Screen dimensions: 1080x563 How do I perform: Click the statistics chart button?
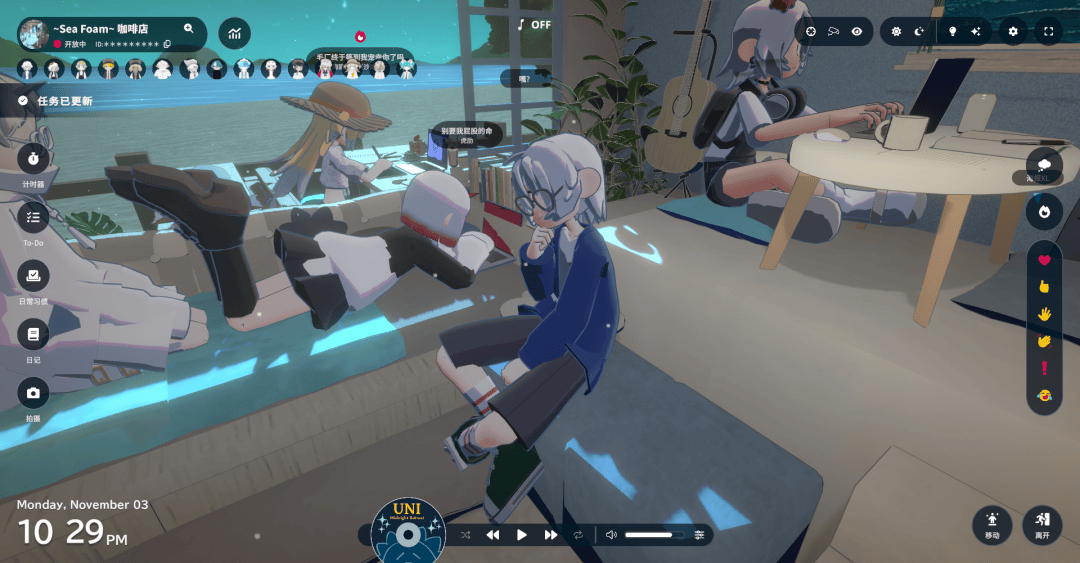[x=235, y=34]
